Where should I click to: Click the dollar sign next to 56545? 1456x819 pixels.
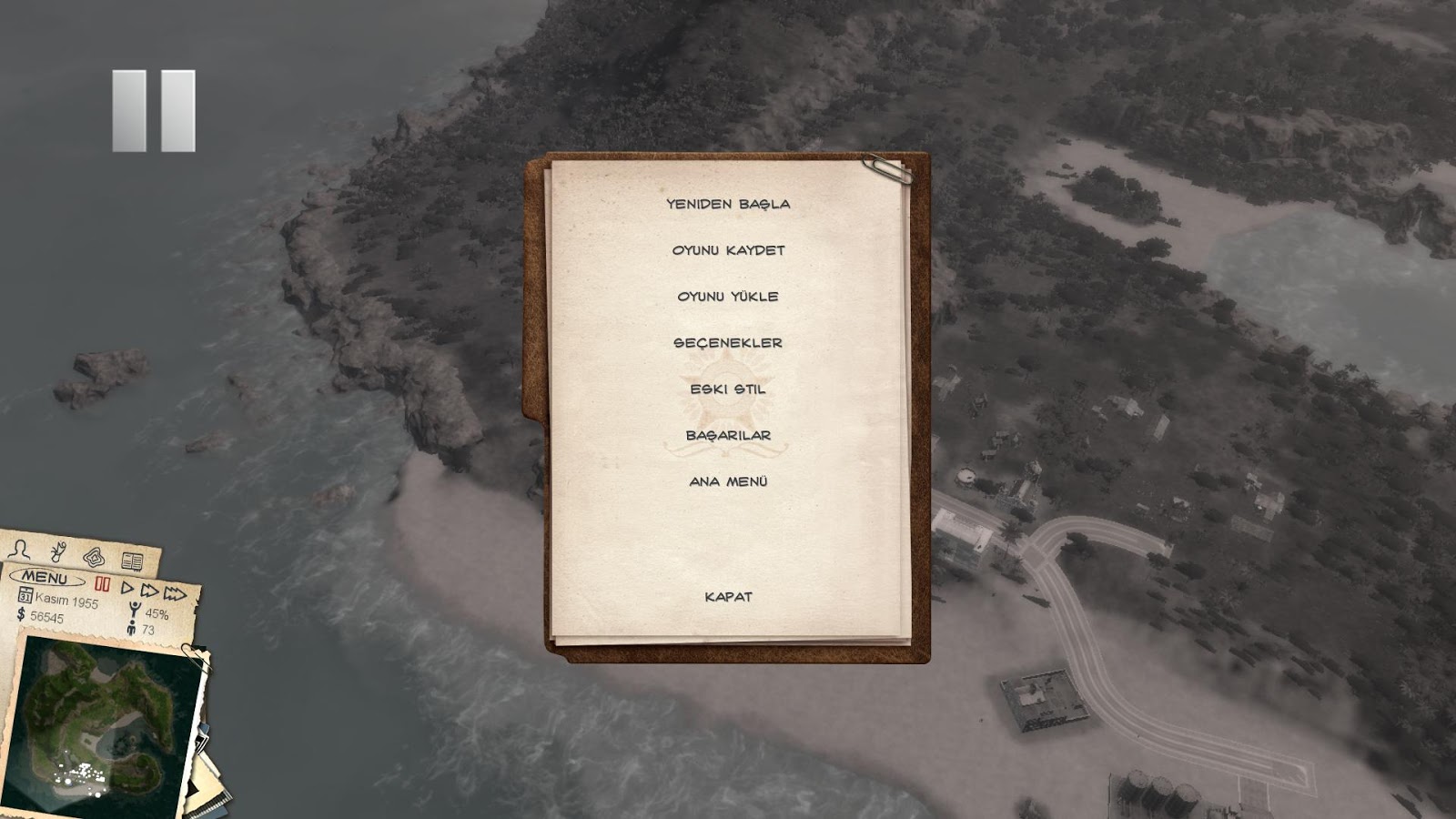pos(20,615)
